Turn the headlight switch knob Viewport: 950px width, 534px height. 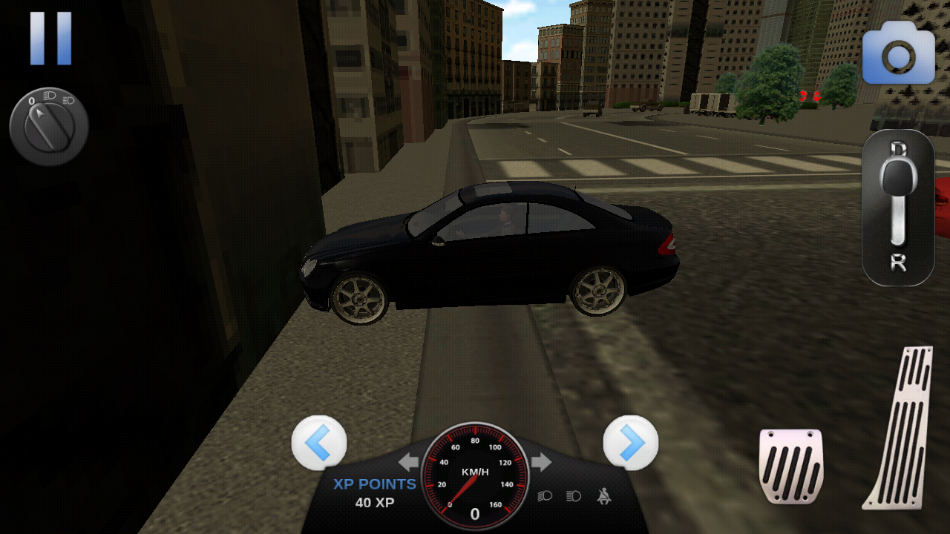(x=49, y=128)
